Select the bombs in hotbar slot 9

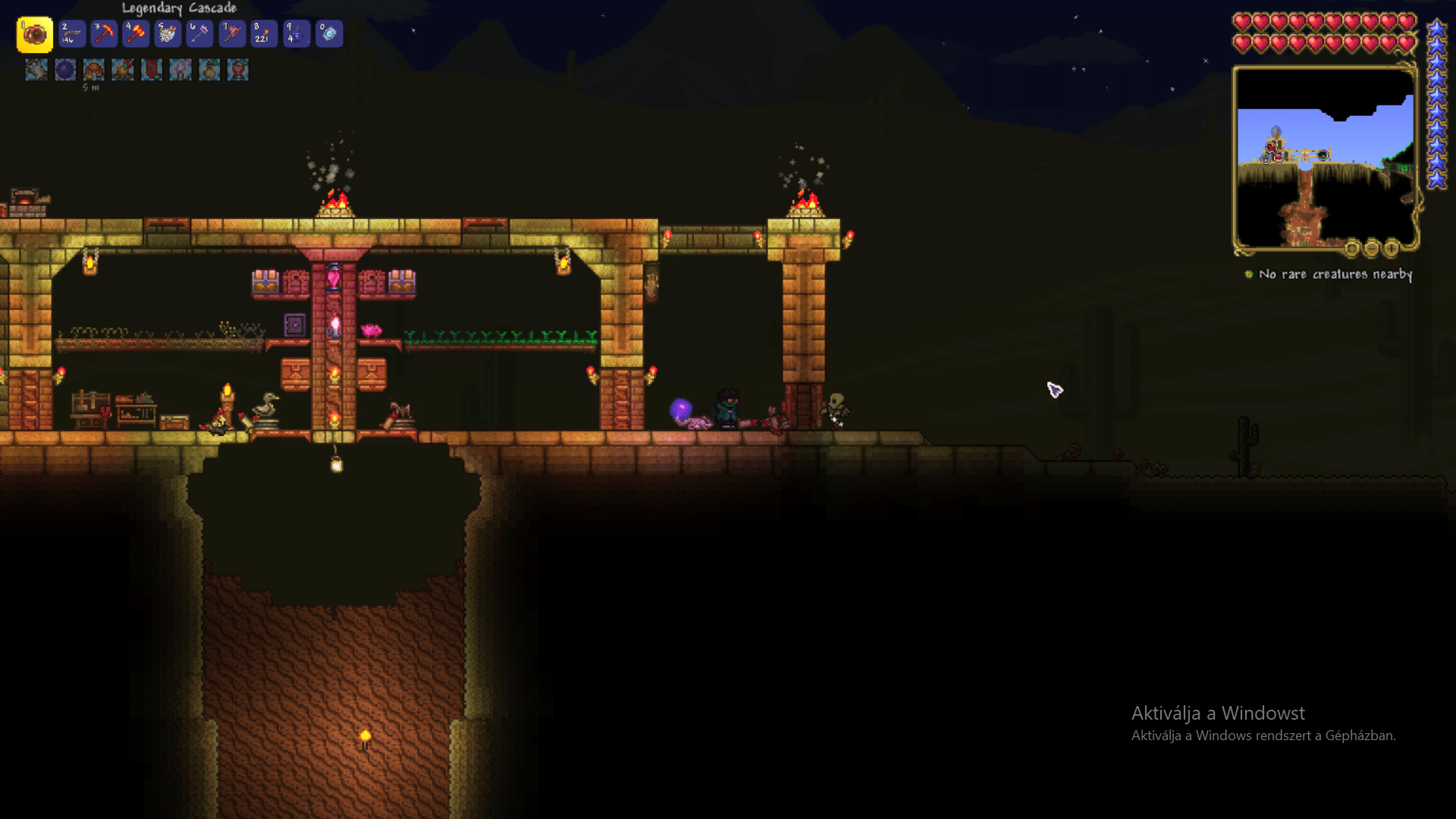[x=296, y=33]
